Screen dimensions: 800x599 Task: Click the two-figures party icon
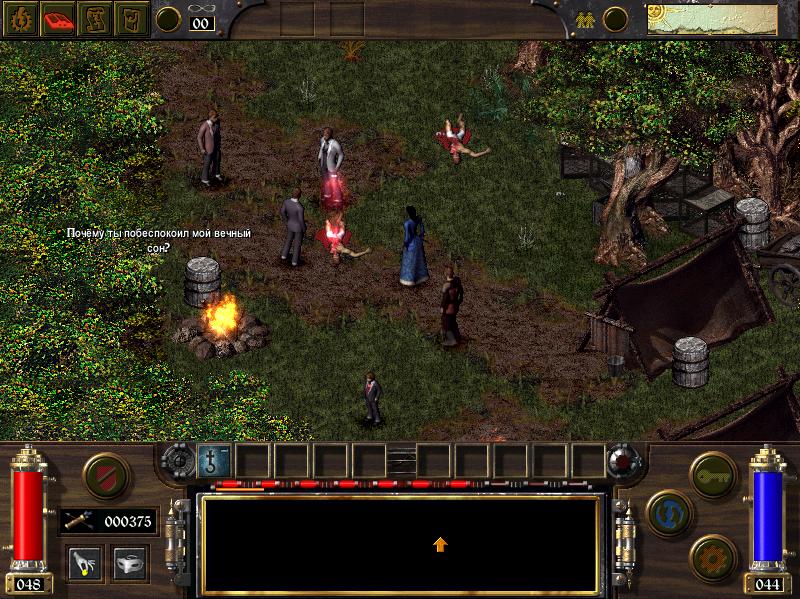tap(582, 18)
